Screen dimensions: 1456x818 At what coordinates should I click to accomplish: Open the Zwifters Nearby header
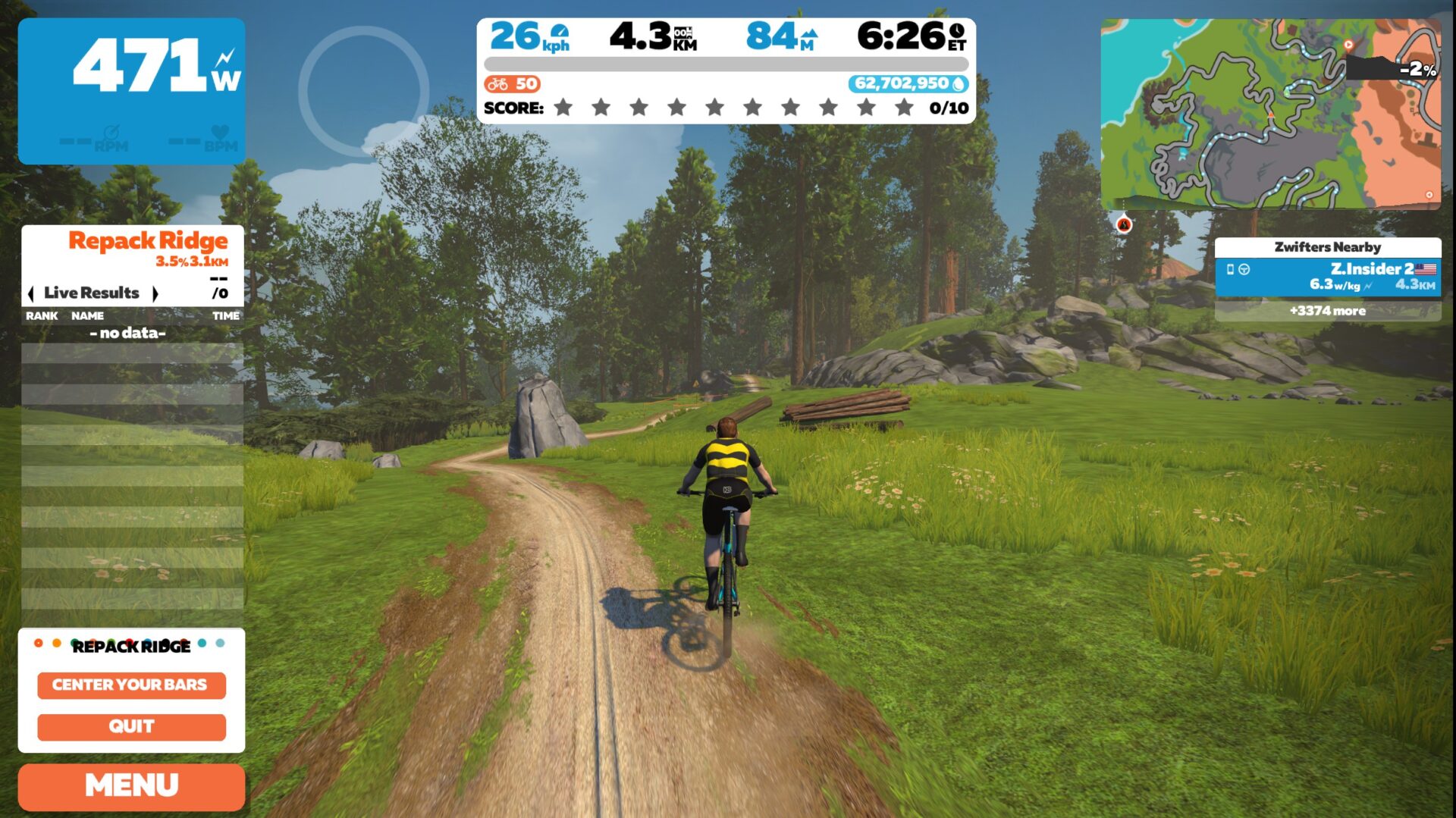1328,246
